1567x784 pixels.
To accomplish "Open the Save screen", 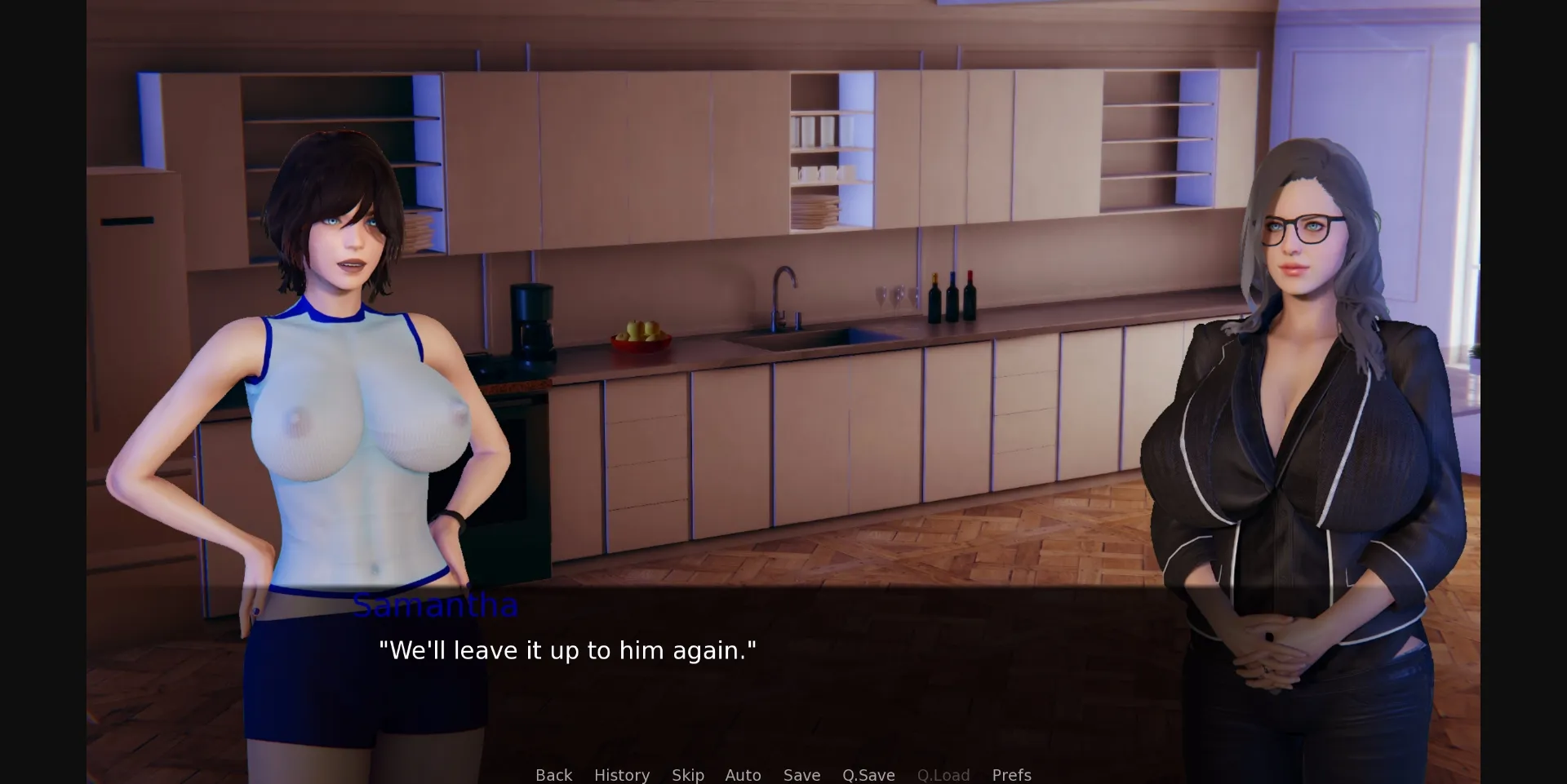I will (801, 775).
